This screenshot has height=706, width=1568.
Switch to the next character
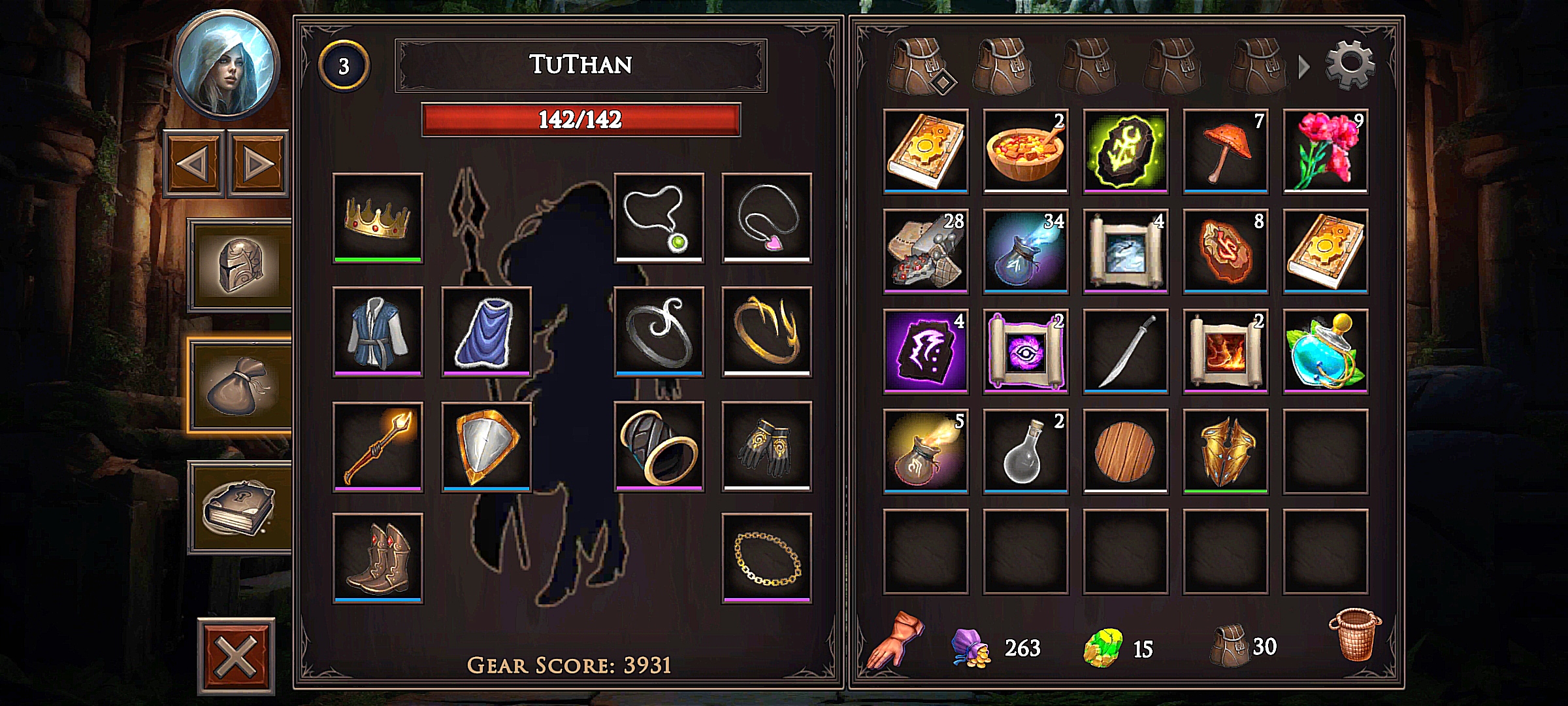click(x=258, y=163)
